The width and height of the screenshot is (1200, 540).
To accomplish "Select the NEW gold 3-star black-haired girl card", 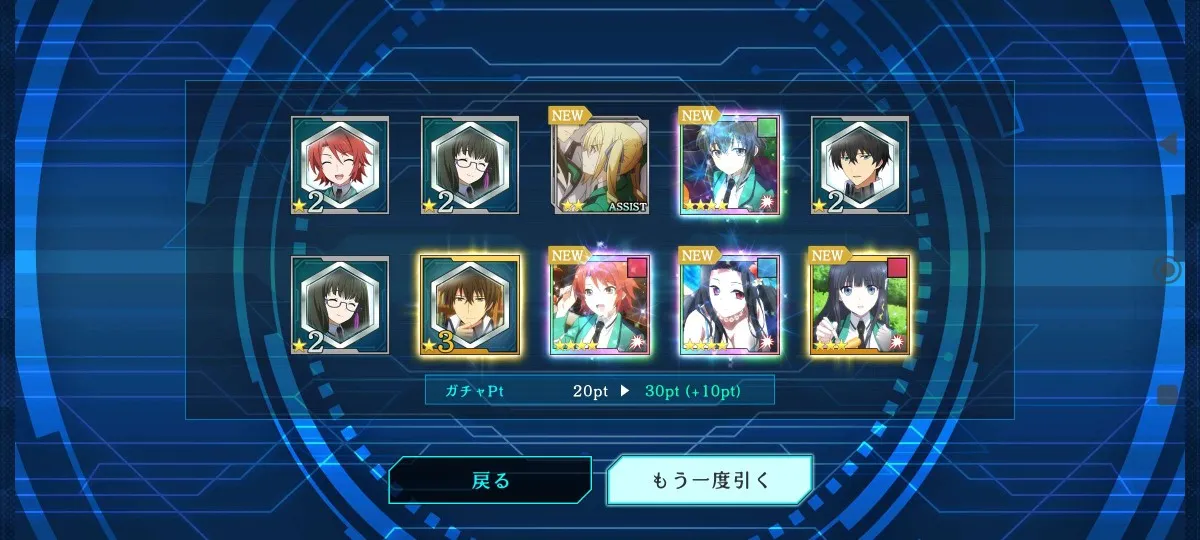I will click(860, 305).
